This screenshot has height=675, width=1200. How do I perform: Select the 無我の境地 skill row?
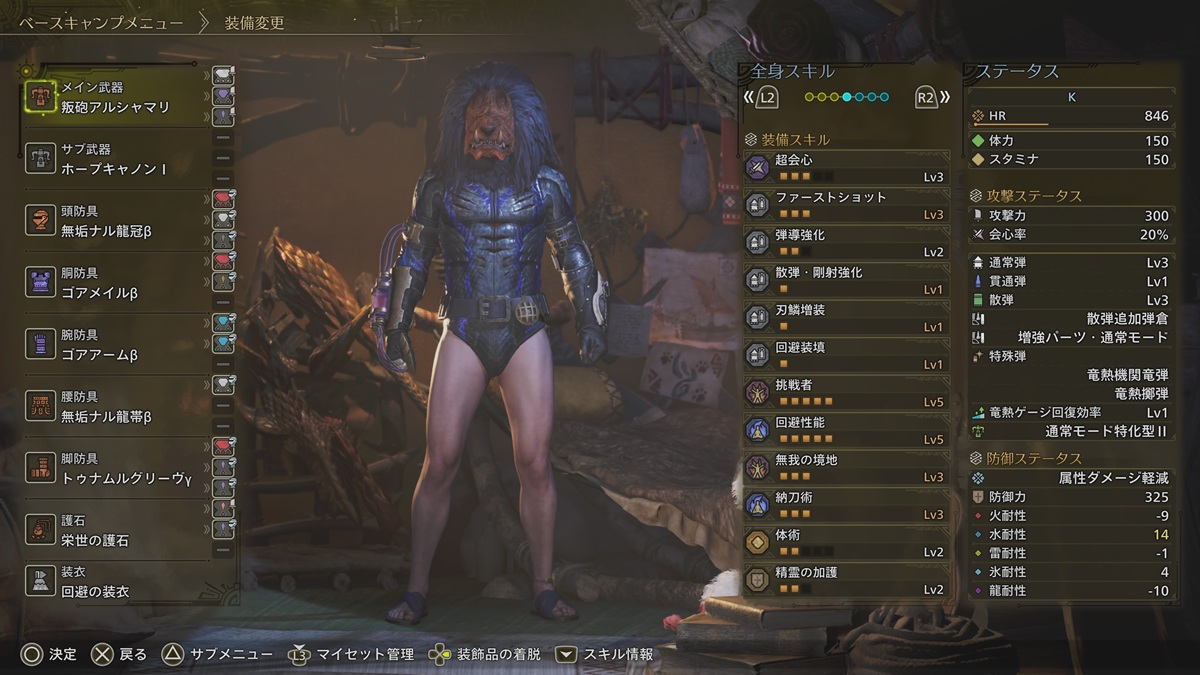click(847, 468)
